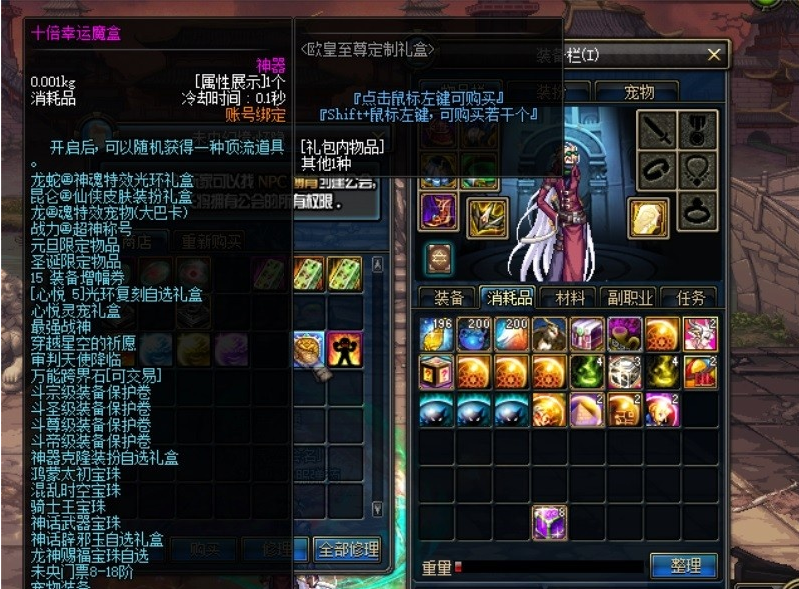Open the 副职业 sub-profession tab
The image size is (799, 589).
628,298
